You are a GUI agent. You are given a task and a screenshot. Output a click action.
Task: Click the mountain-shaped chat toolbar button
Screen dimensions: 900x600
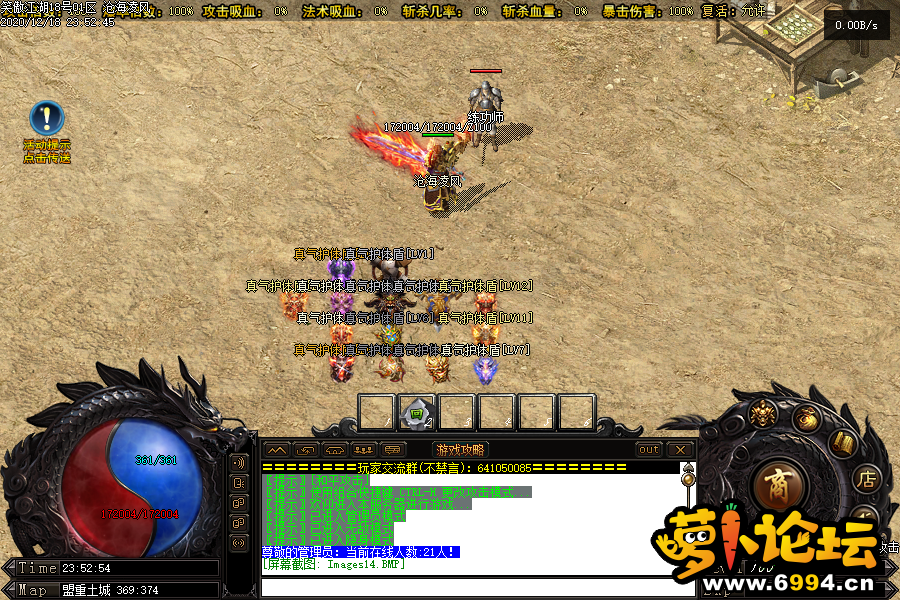pyautogui.click(x=277, y=450)
